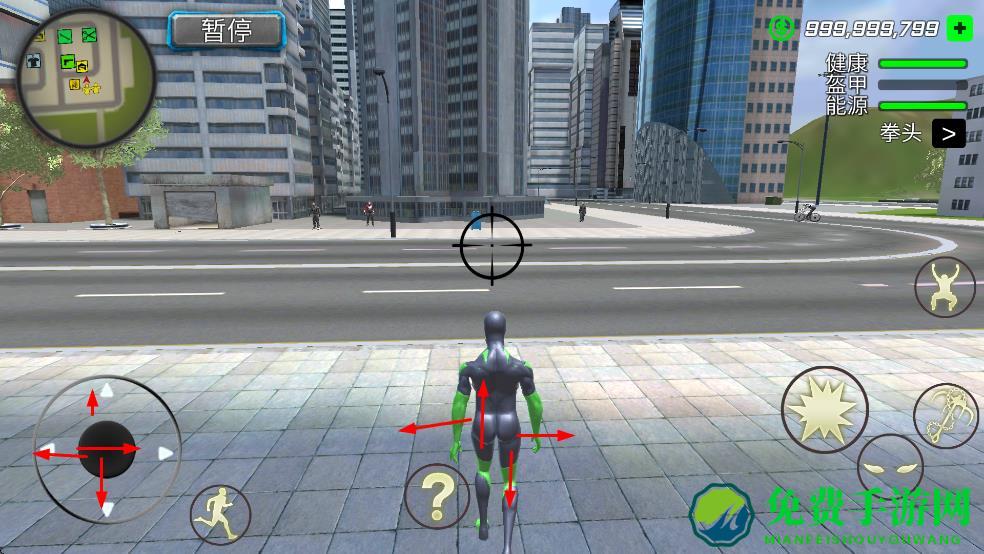This screenshot has width=984, height=554.
Task: Toggle the running man sprint button
Action: tap(220, 514)
